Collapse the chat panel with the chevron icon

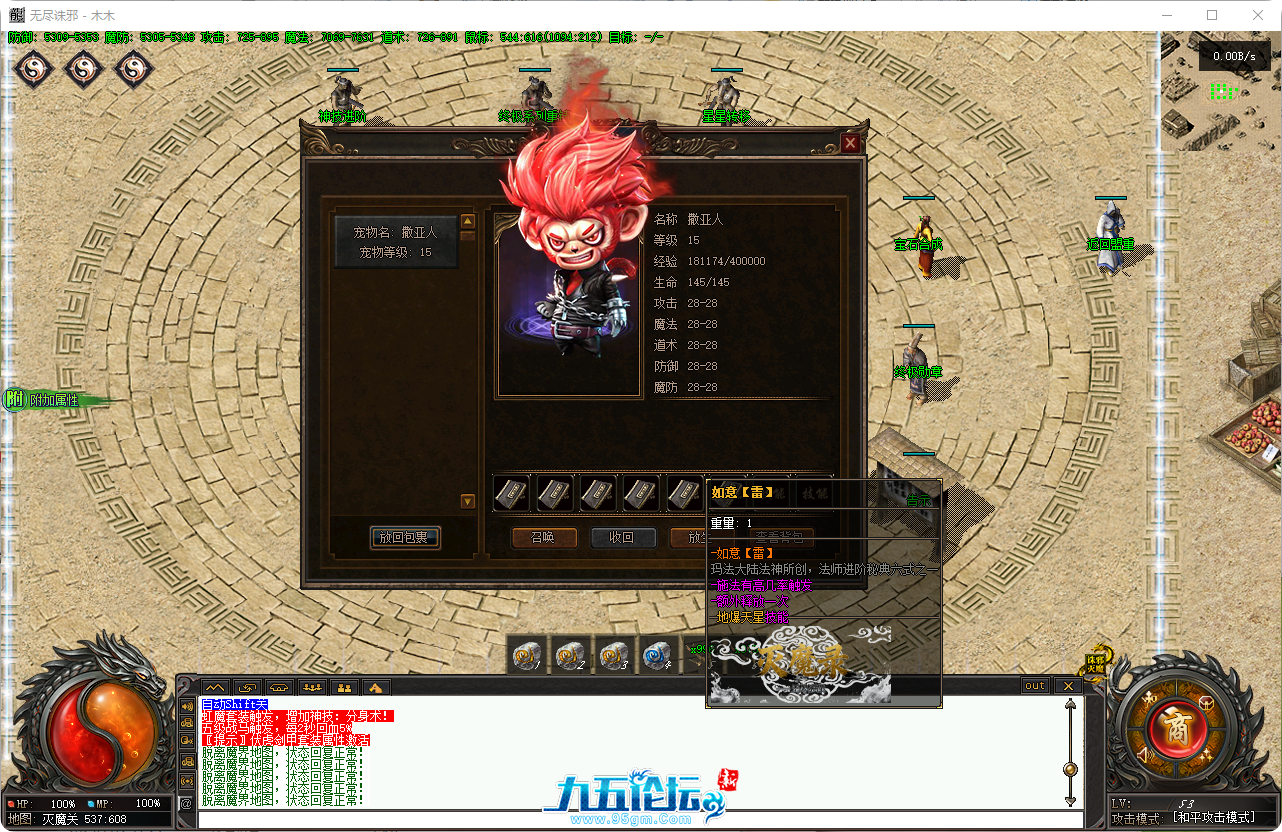tap(214, 688)
